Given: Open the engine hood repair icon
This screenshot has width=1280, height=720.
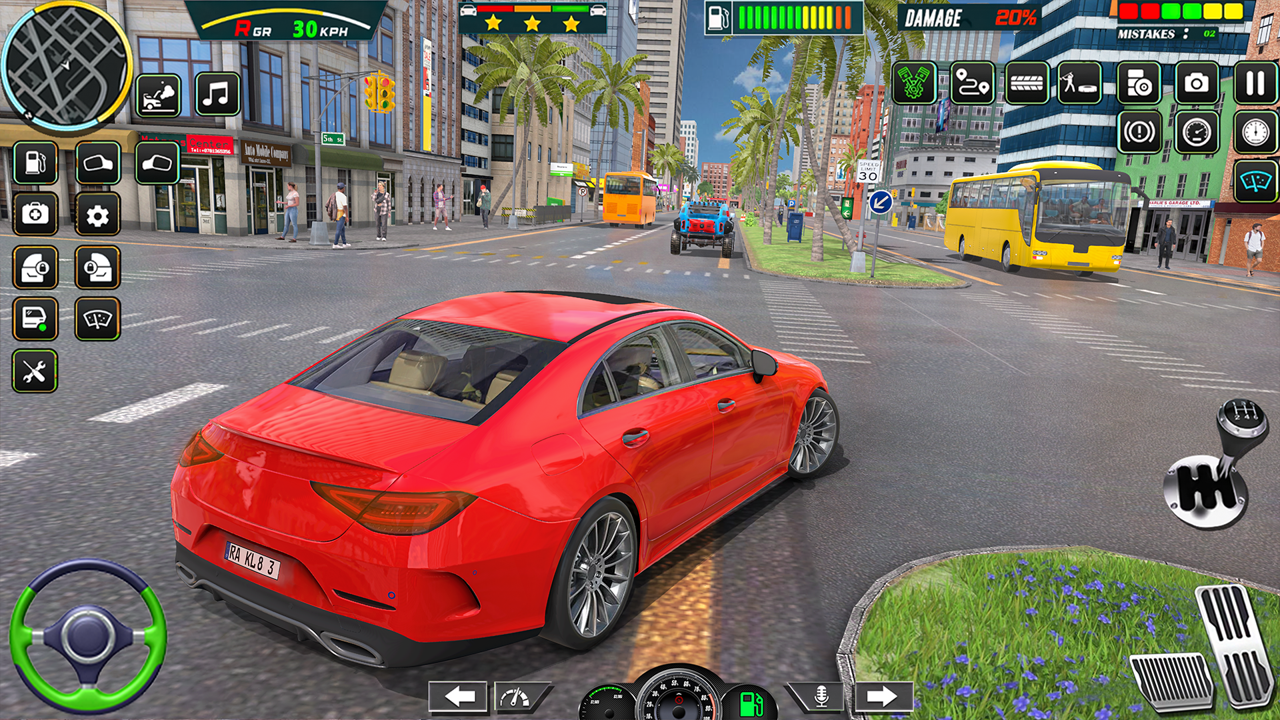Looking at the screenshot, I should click(158, 96).
